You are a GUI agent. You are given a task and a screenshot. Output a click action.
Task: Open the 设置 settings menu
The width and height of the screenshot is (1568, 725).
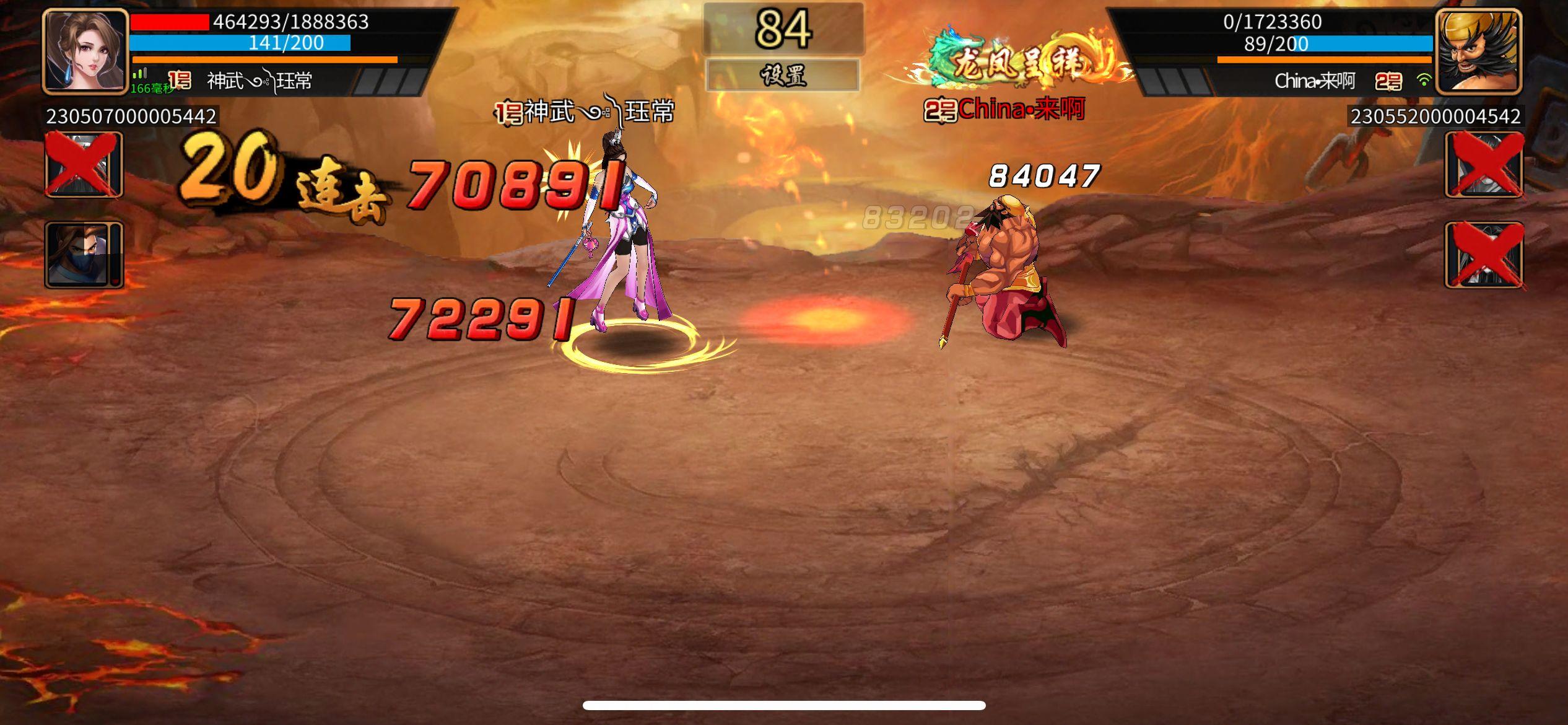point(784,75)
